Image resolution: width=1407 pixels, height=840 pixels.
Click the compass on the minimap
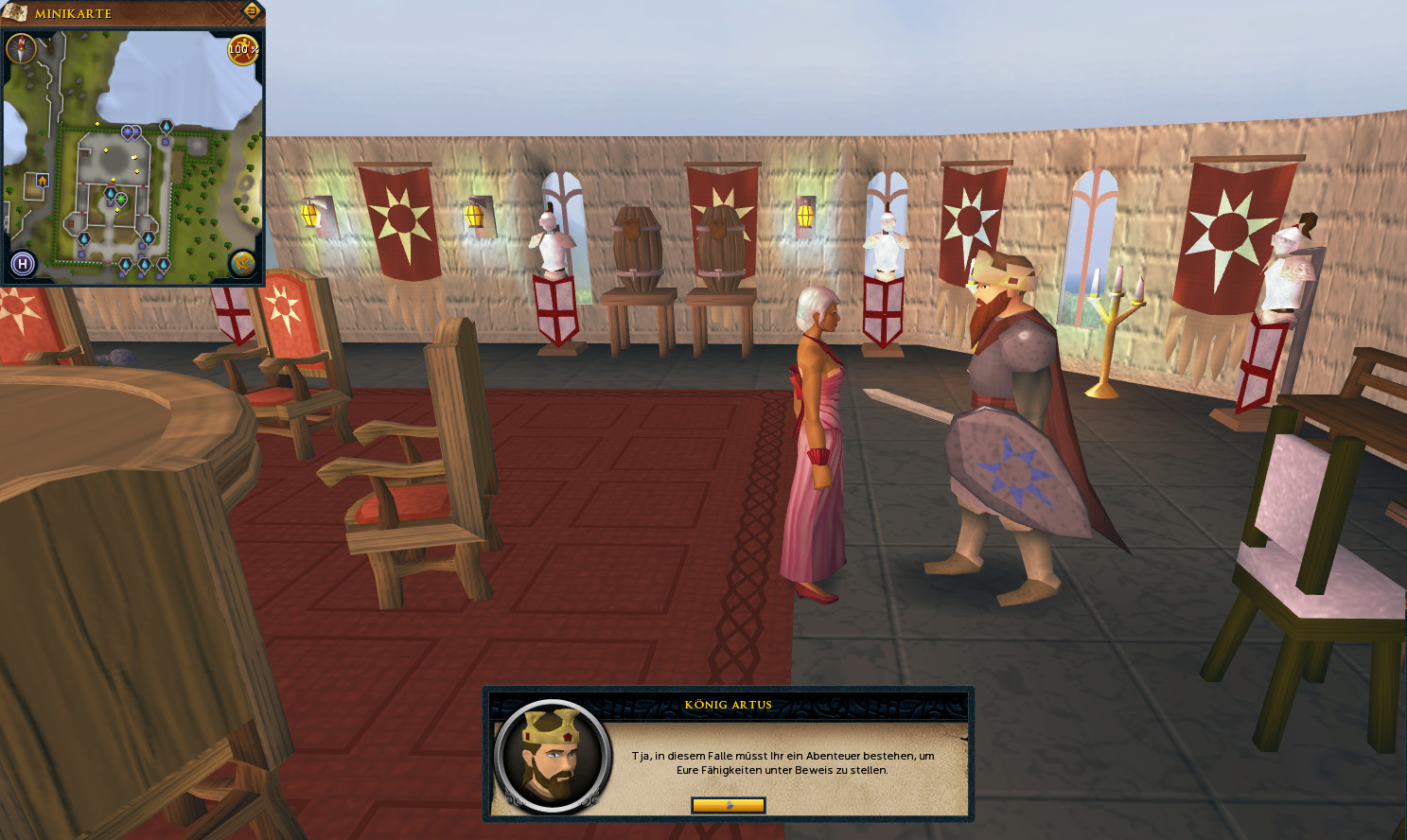21,48
